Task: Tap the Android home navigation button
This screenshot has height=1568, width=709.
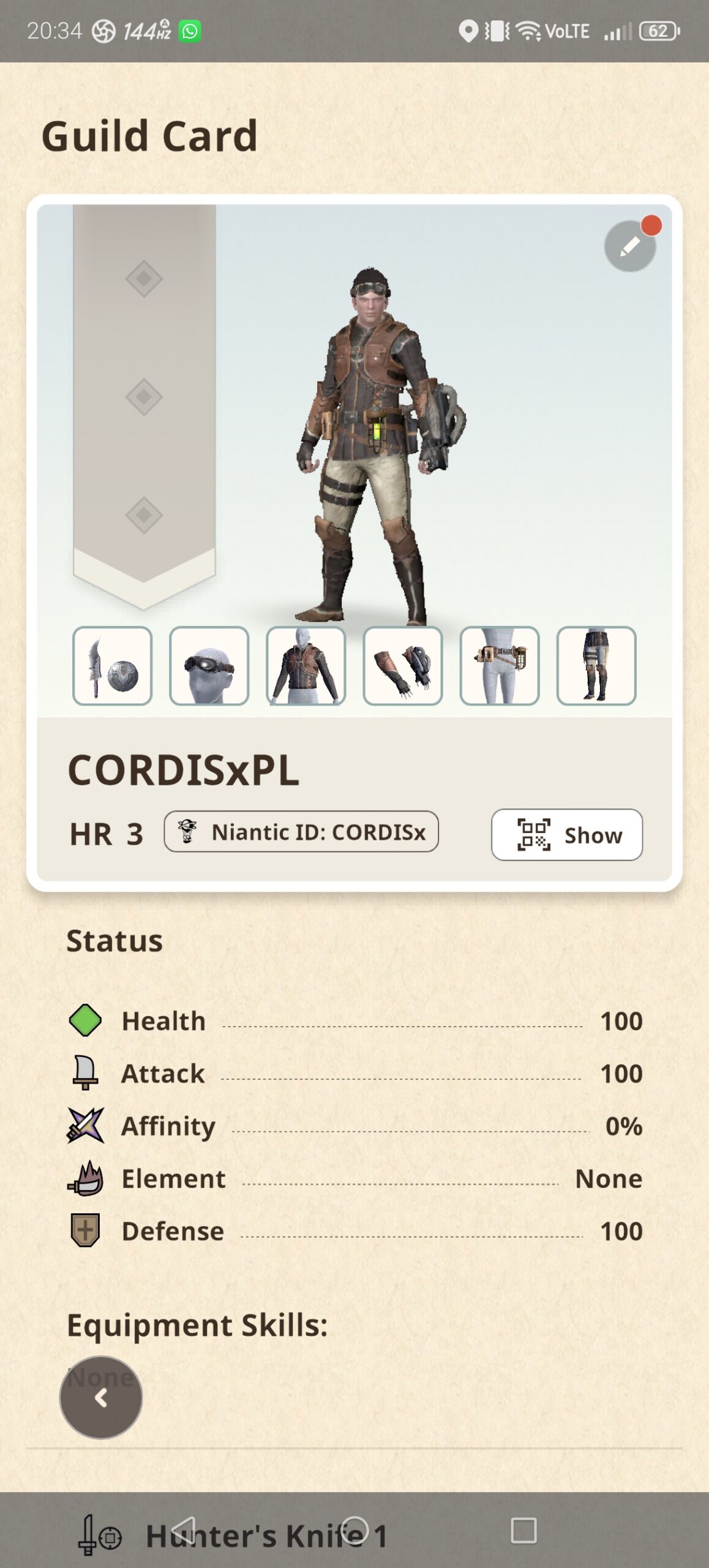Action: coord(354,1530)
